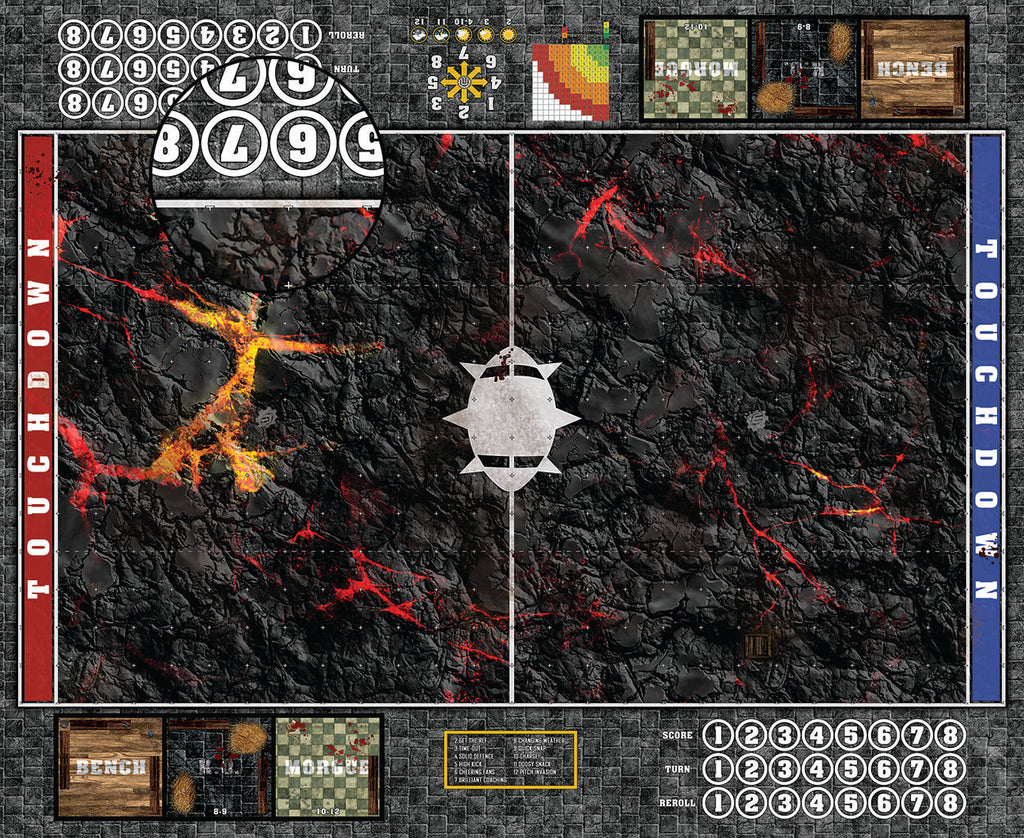Select the yellow arrow scatter template
Screen dimensions: 1024x838
[462, 78]
